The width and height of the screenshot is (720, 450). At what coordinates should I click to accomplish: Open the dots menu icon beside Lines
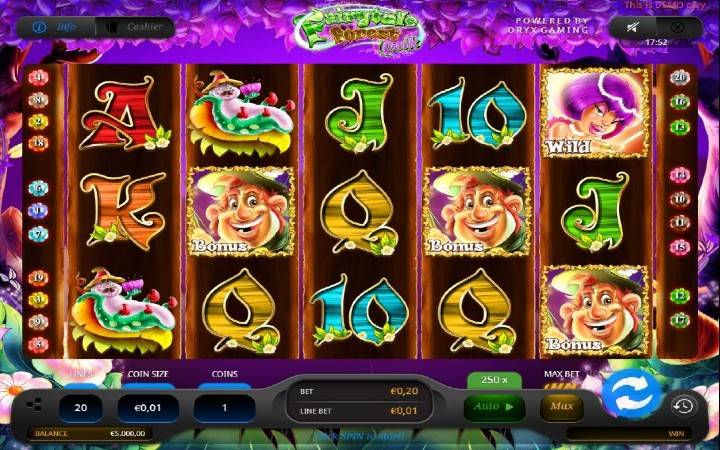35,405
